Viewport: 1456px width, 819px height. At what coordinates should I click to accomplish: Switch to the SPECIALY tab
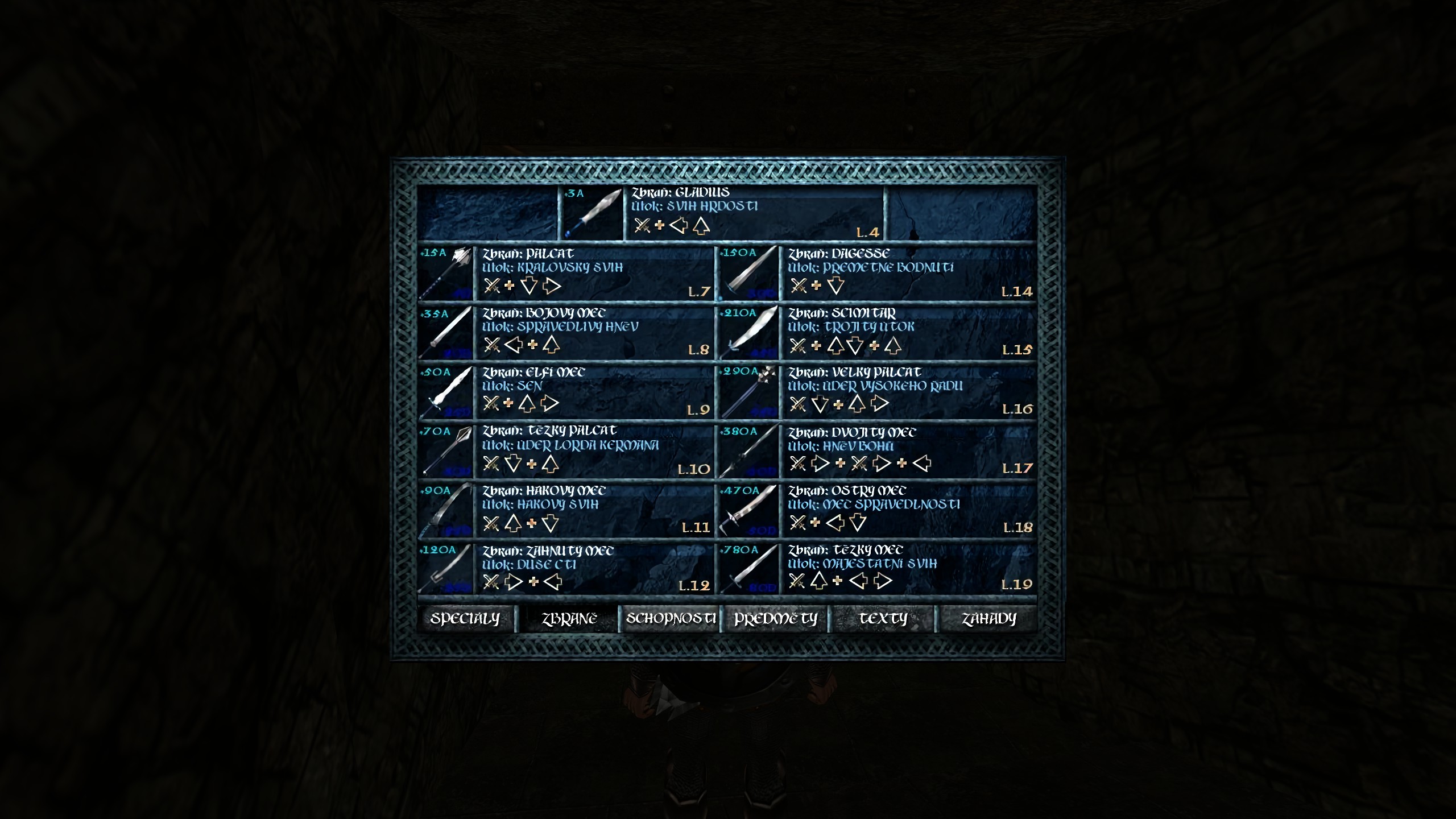pos(465,619)
